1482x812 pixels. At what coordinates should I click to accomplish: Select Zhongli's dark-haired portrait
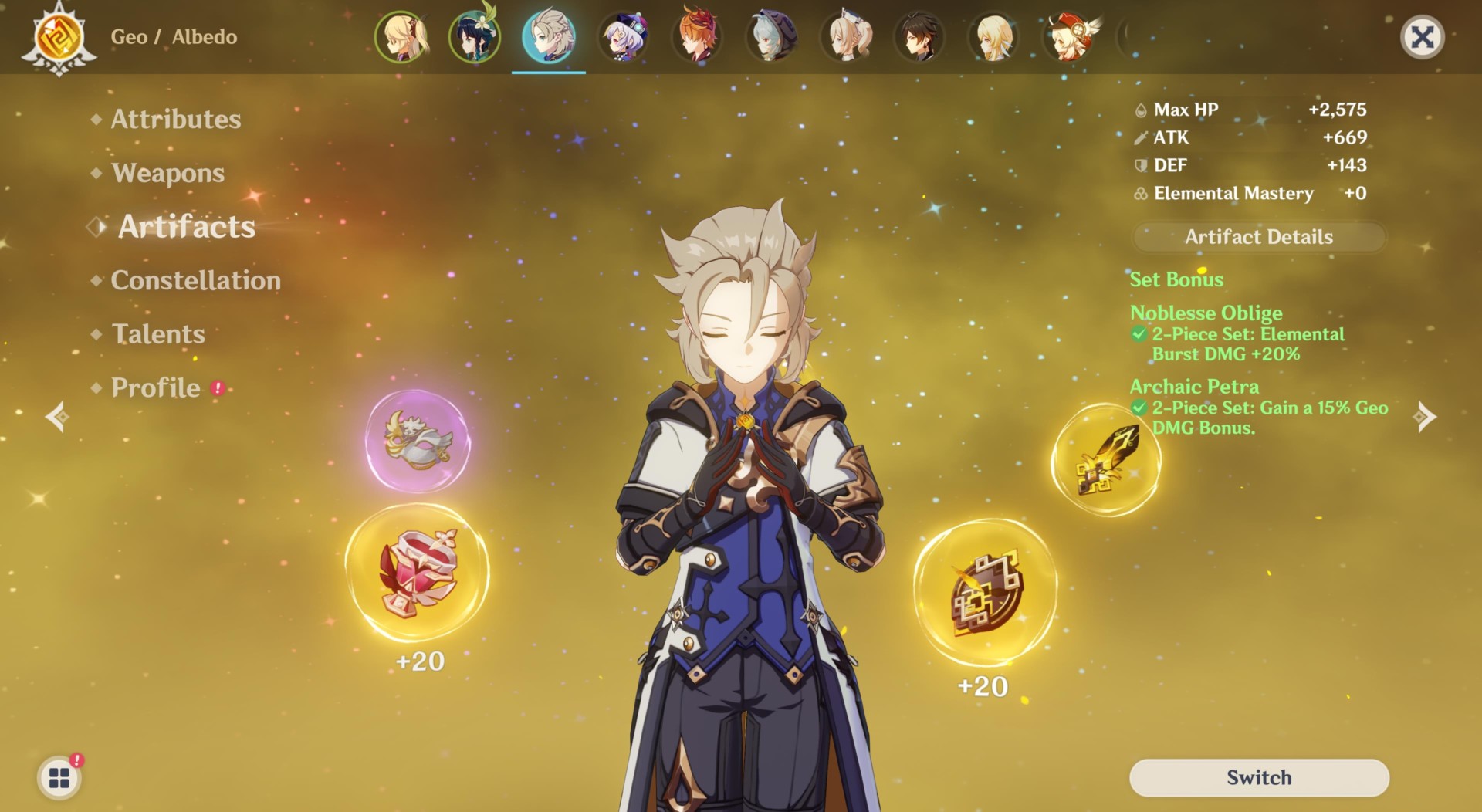(920, 37)
